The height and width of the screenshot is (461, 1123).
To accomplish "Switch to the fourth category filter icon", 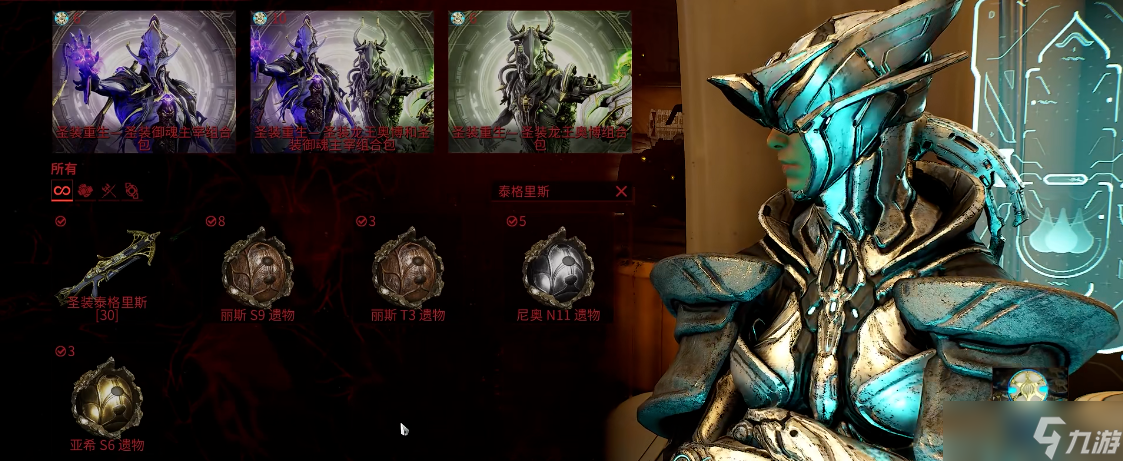I will (131, 190).
